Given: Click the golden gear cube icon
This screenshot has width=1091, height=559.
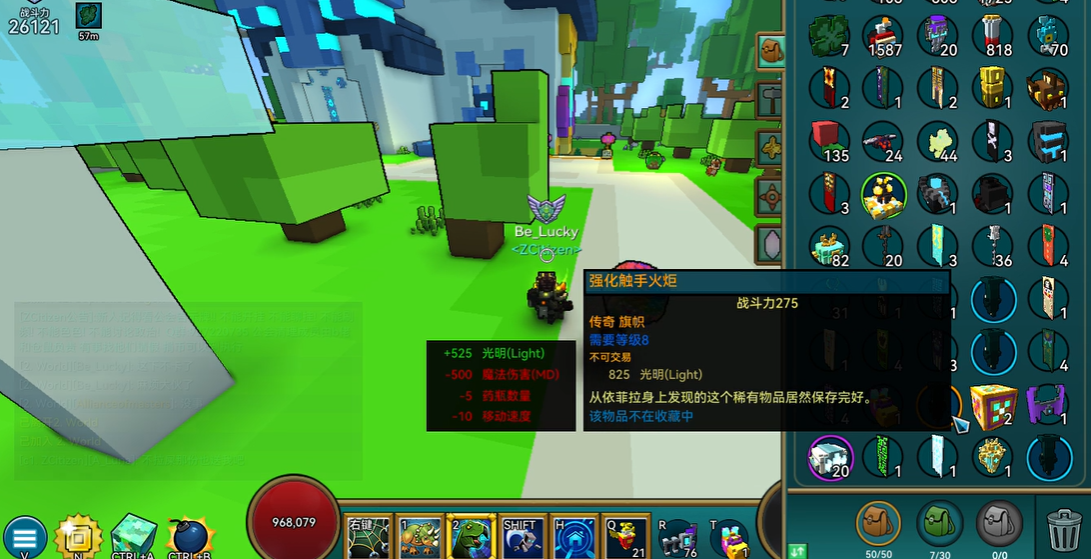Looking at the screenshot, I should pyautogui.click(x=78, y=536).
